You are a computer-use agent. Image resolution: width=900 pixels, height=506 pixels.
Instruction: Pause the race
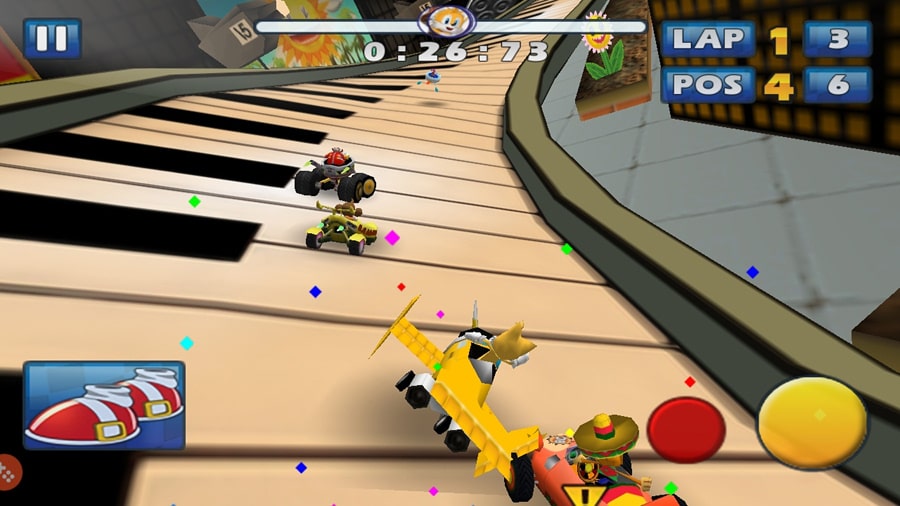(51, 38)
